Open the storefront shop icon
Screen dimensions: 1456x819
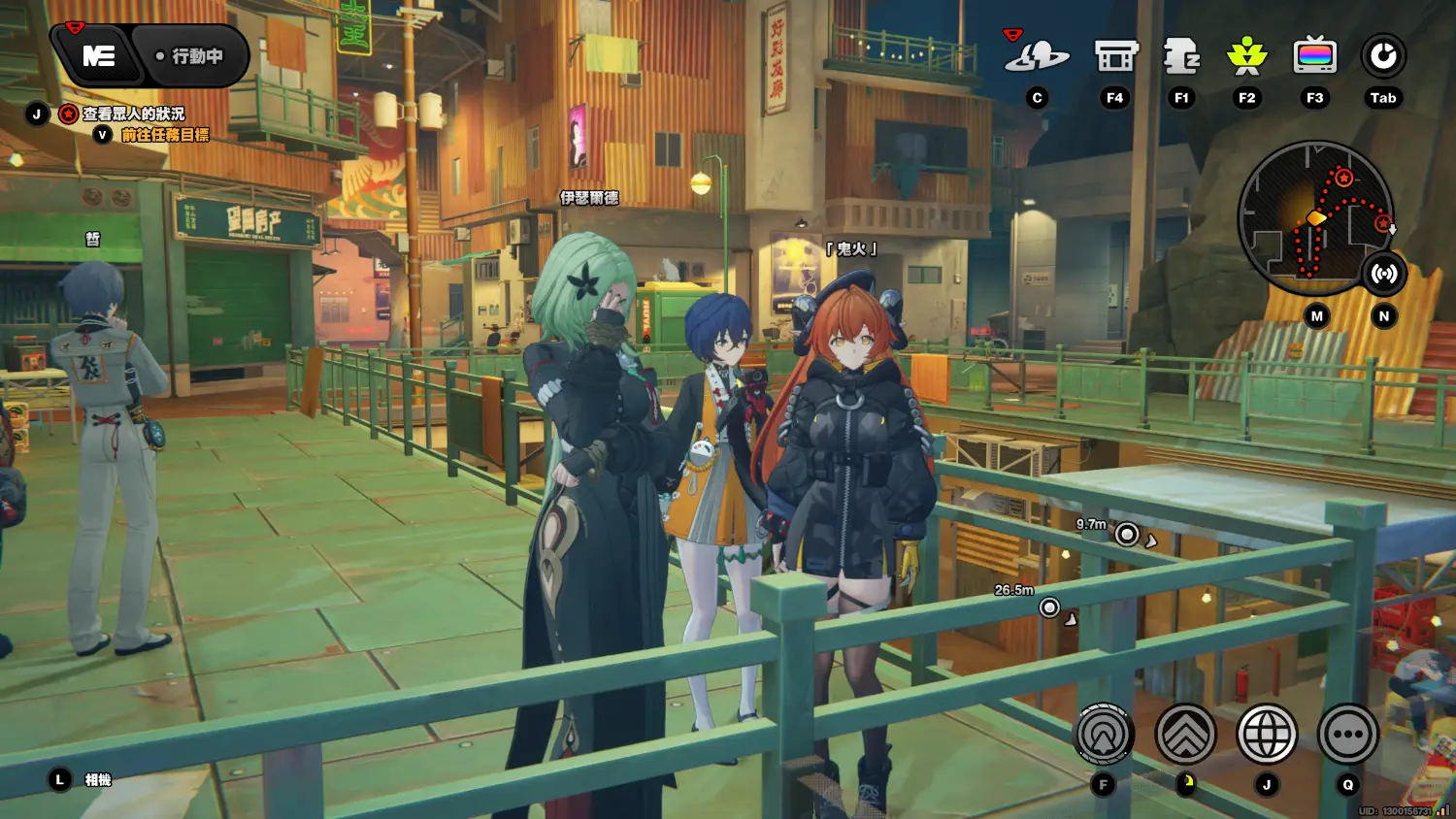tap(1115, 57)
